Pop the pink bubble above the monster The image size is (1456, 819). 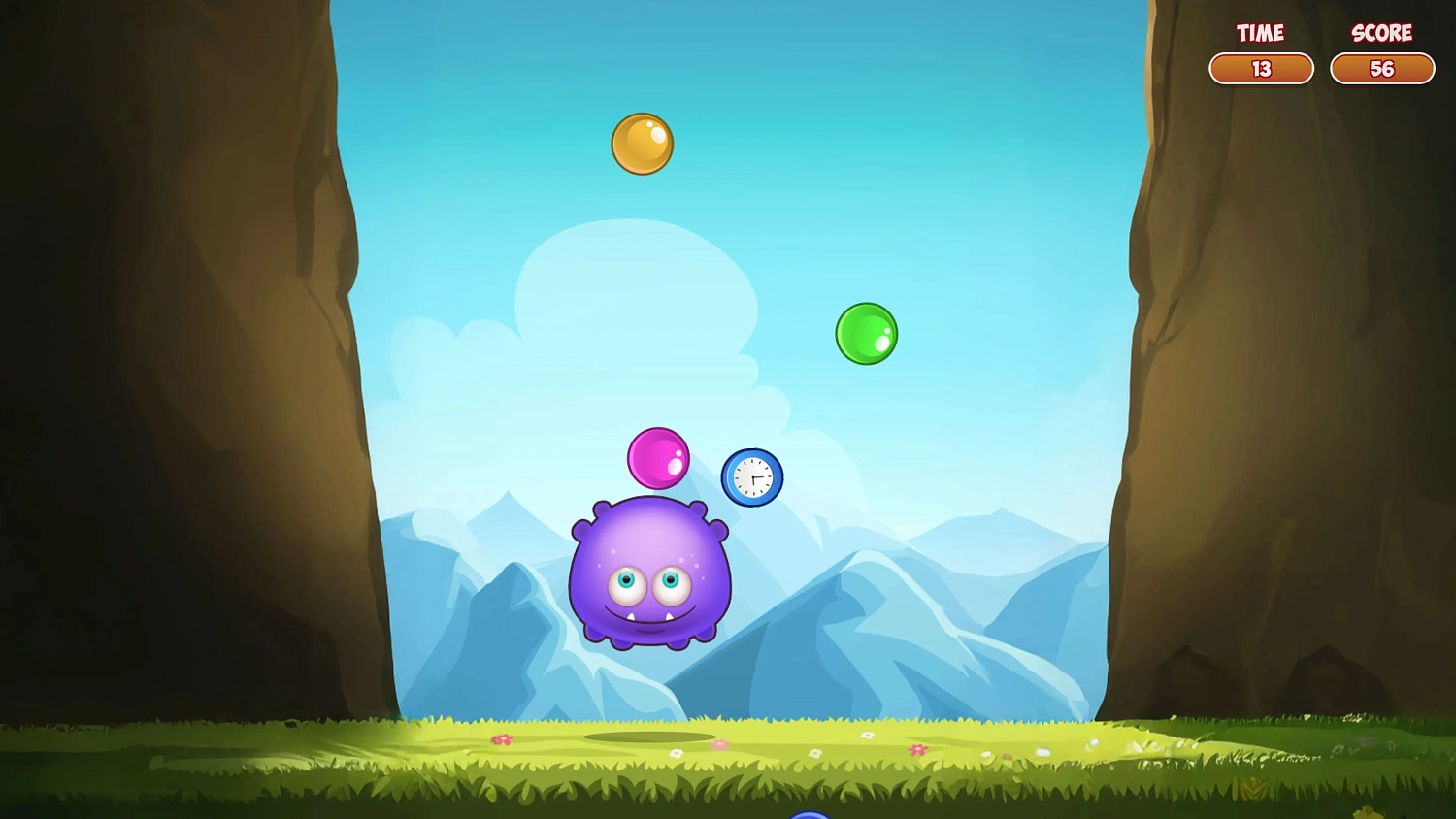pyautogui.click(x=660, y=456)
